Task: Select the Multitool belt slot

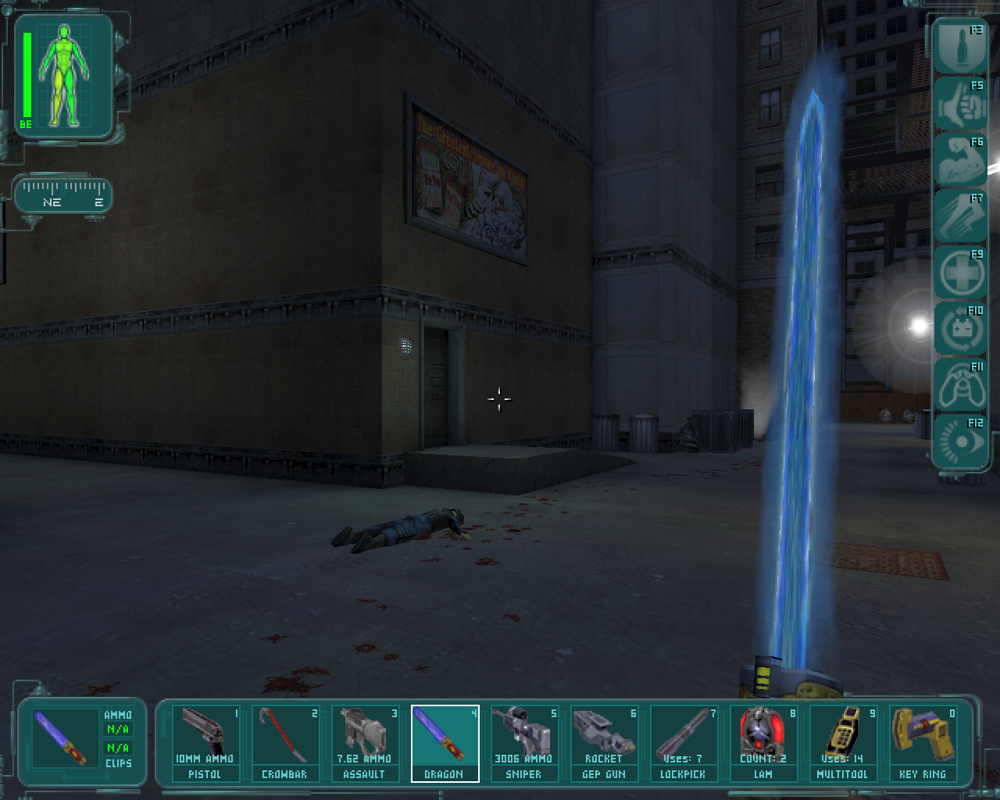Action: click(x=843, y=743)
